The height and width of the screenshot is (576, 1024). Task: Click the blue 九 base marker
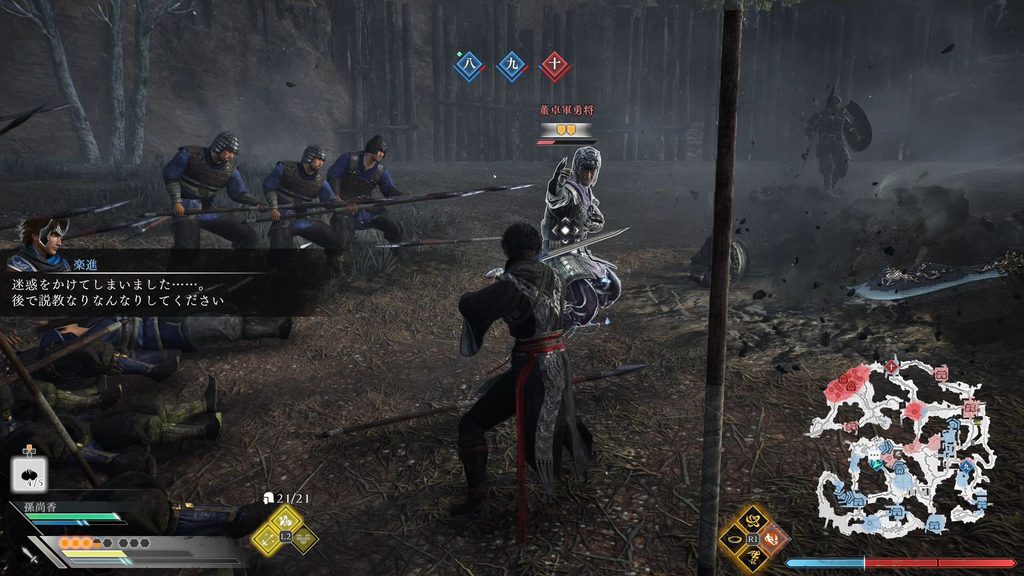(511, 66)
